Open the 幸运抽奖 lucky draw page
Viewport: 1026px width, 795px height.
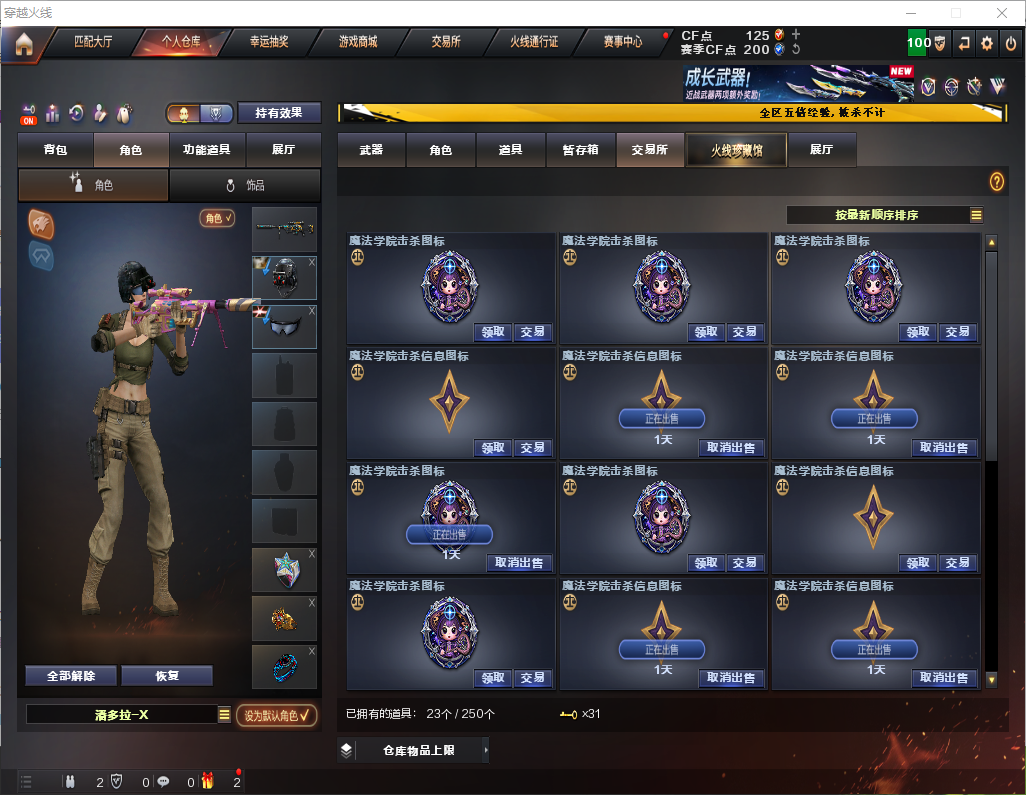coord(268,43)
